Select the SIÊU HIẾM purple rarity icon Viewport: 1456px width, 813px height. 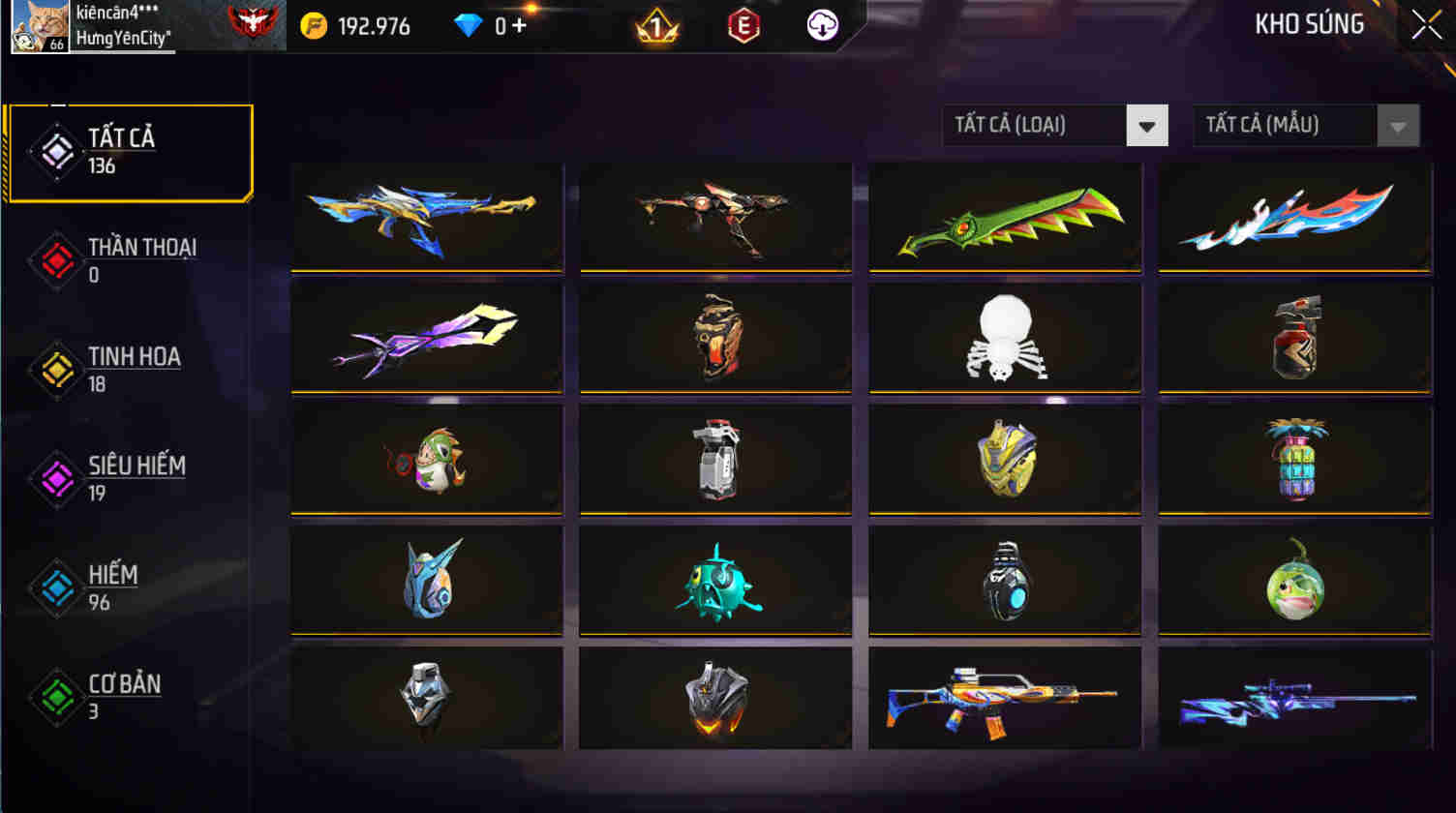pyautogui.click(x=56, y=478)
